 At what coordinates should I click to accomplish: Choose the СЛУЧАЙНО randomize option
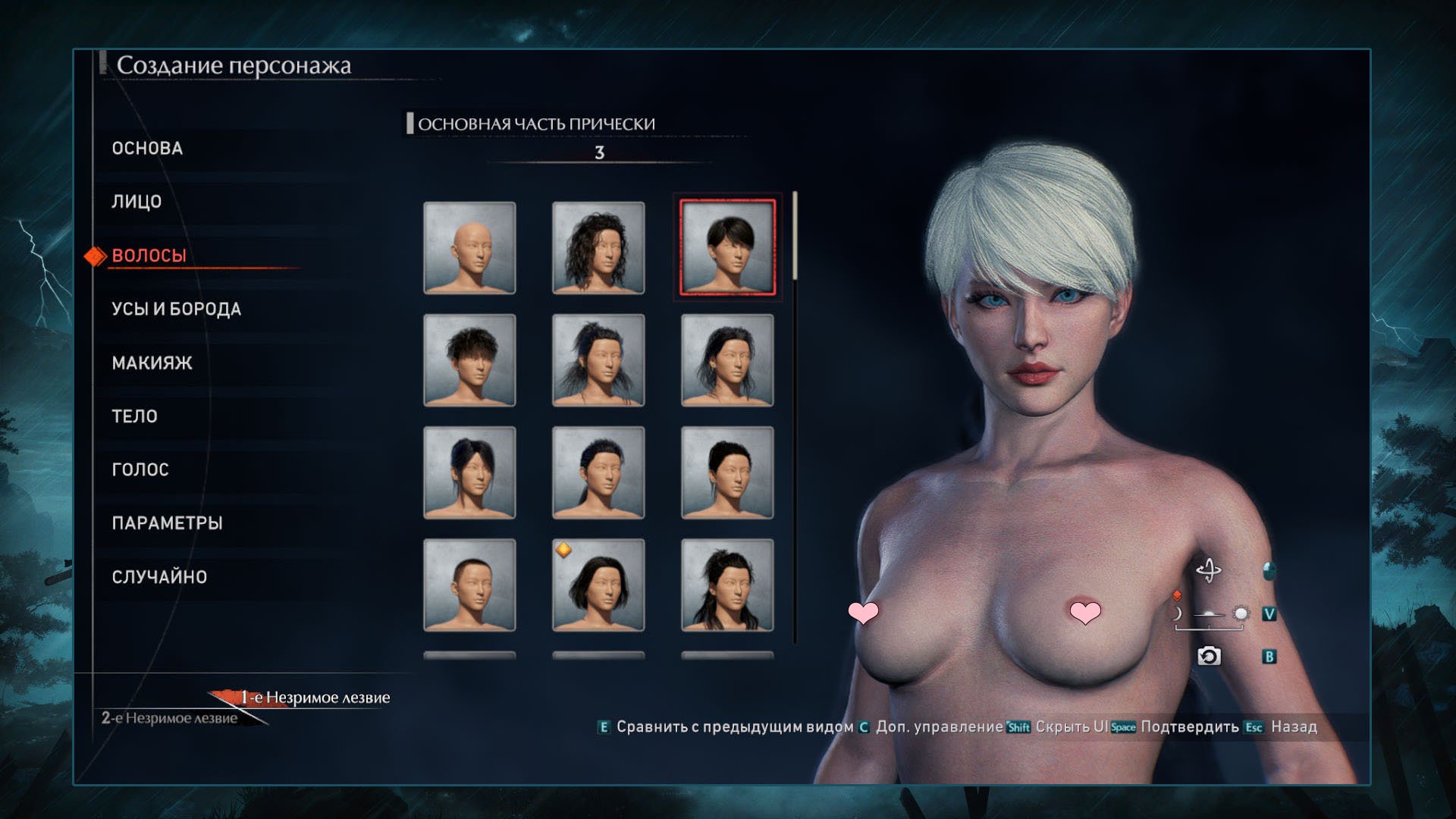(x=159, y=577)
